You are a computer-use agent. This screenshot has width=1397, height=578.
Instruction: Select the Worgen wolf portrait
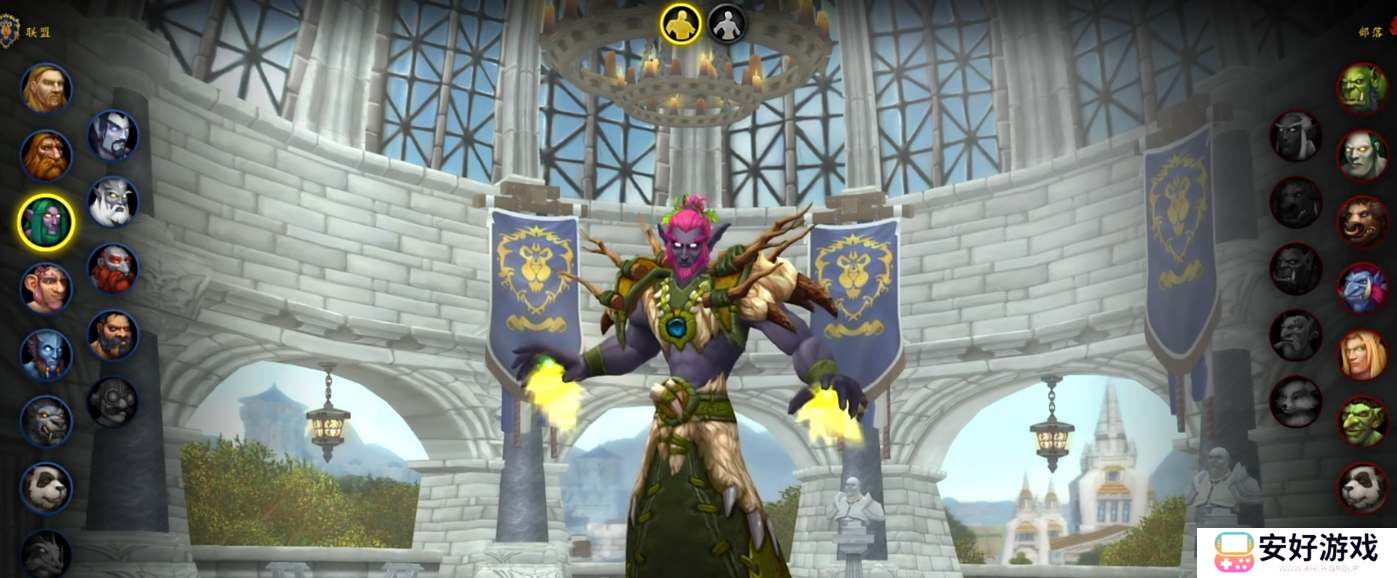click(46, 421)
